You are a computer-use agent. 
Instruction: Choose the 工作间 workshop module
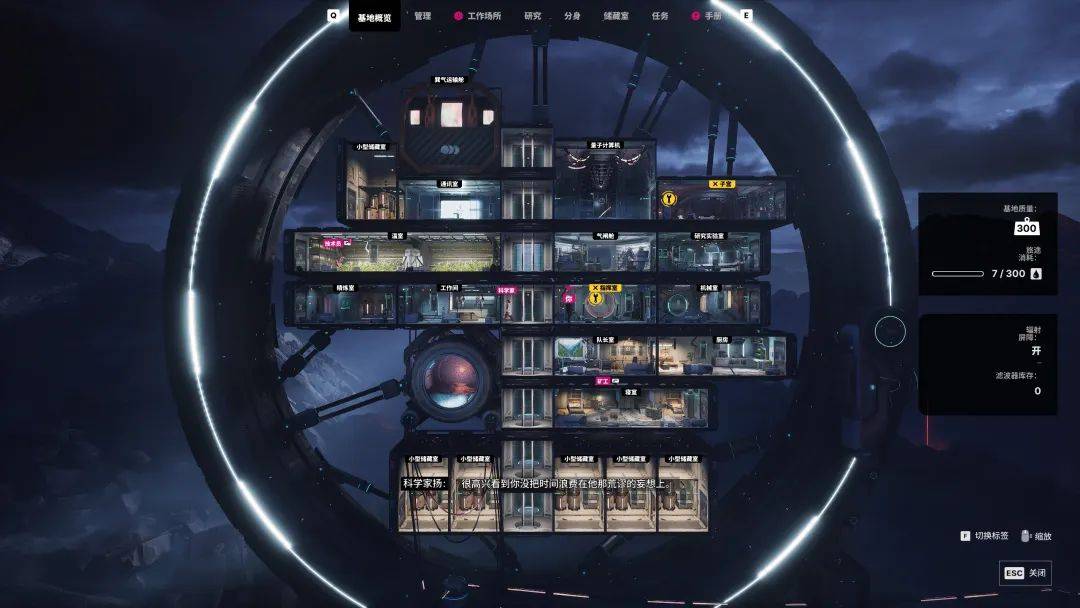click(449, 306)
